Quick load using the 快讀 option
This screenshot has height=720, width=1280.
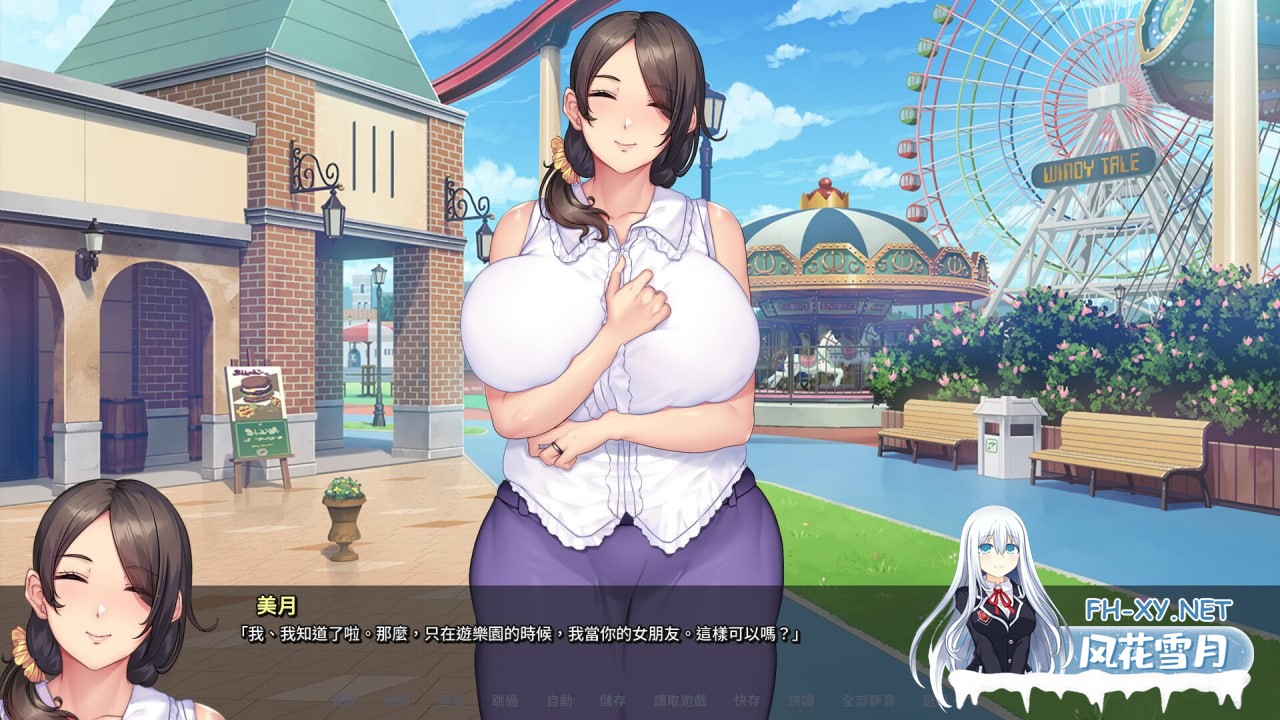pyautogui.click(x=800, y=703)
